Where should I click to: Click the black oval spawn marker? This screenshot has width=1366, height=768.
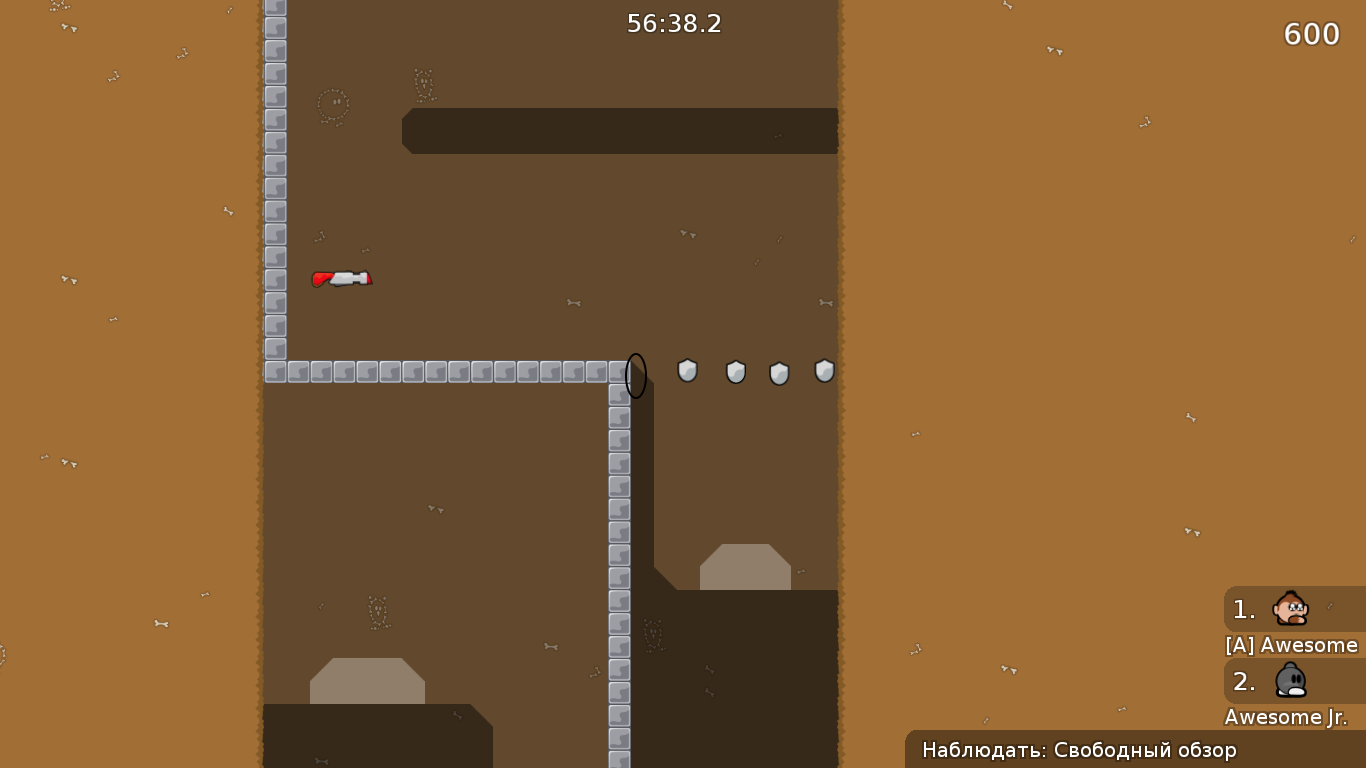click(x=635, y=376)
